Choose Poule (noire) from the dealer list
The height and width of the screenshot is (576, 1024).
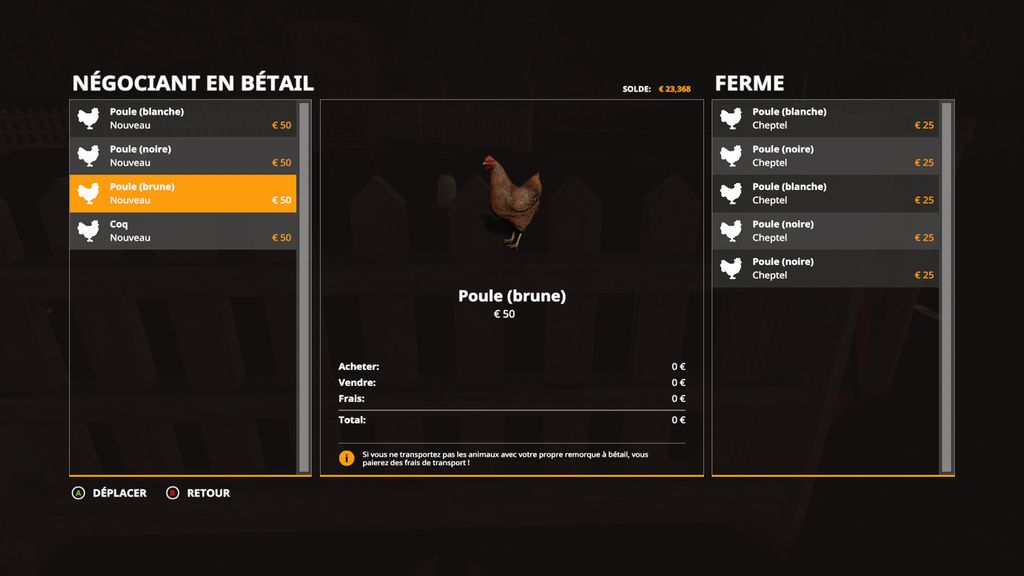pos(183,156)
